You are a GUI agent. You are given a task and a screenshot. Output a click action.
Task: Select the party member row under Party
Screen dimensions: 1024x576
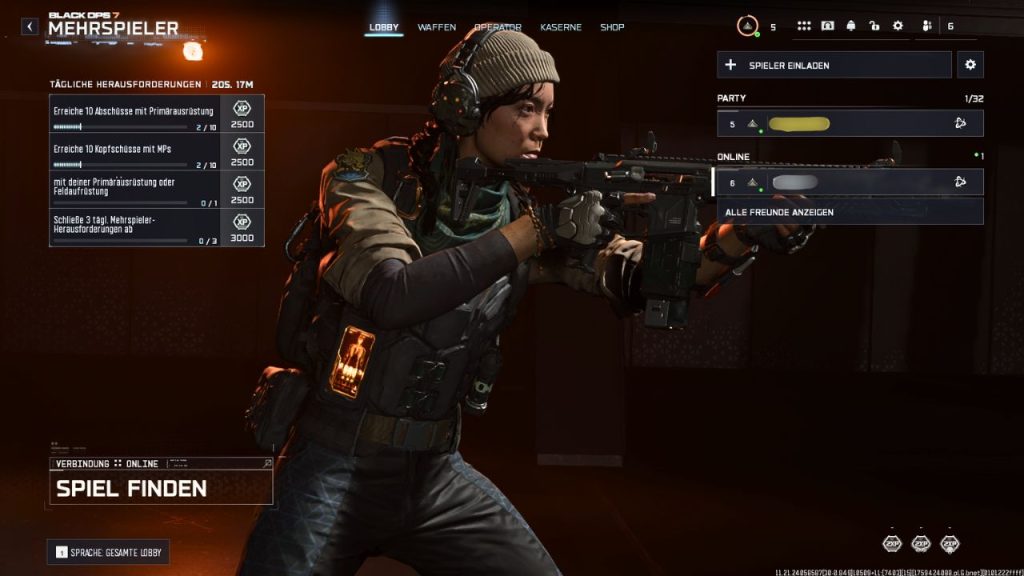(850, 123)
